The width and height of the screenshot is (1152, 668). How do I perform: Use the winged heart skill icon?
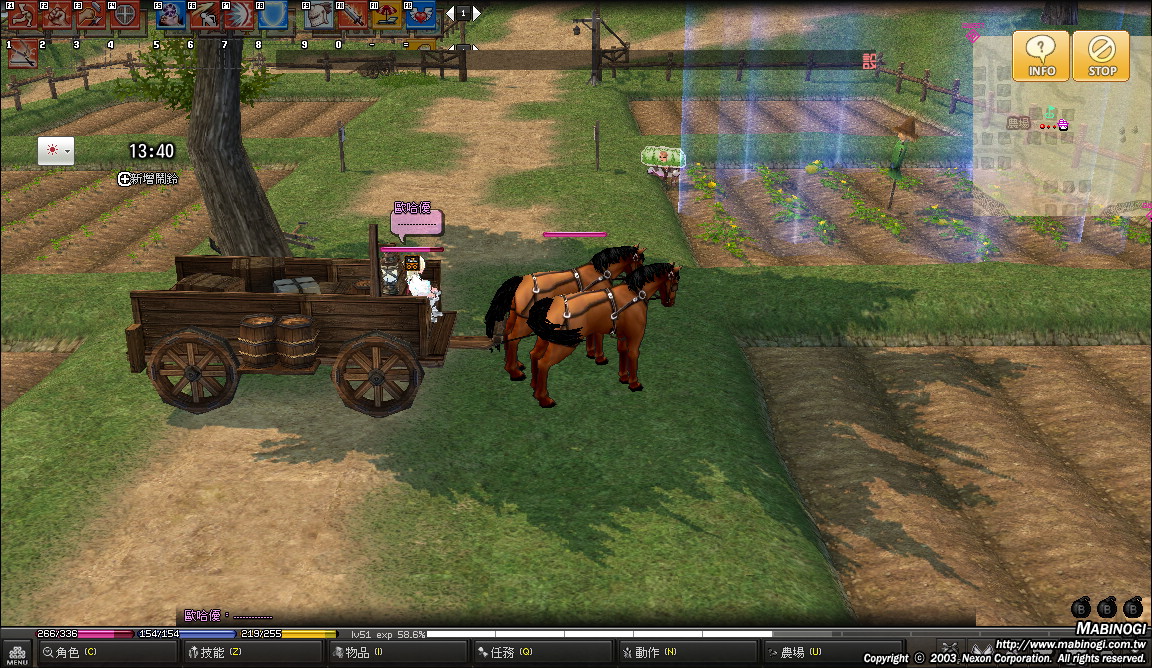click(x=422, y=16)
